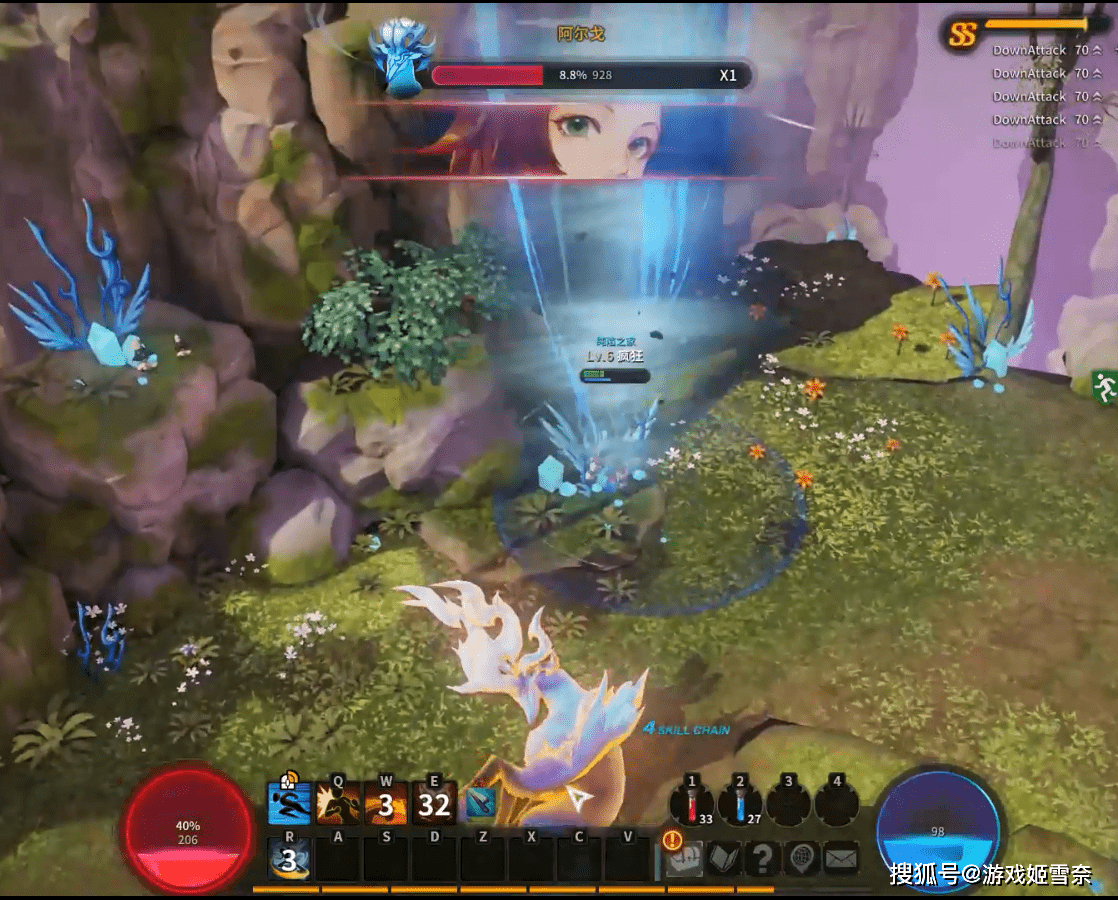Use the blue mana potion slot
The height and width of the screenshot is (900, 1118).
740,803
